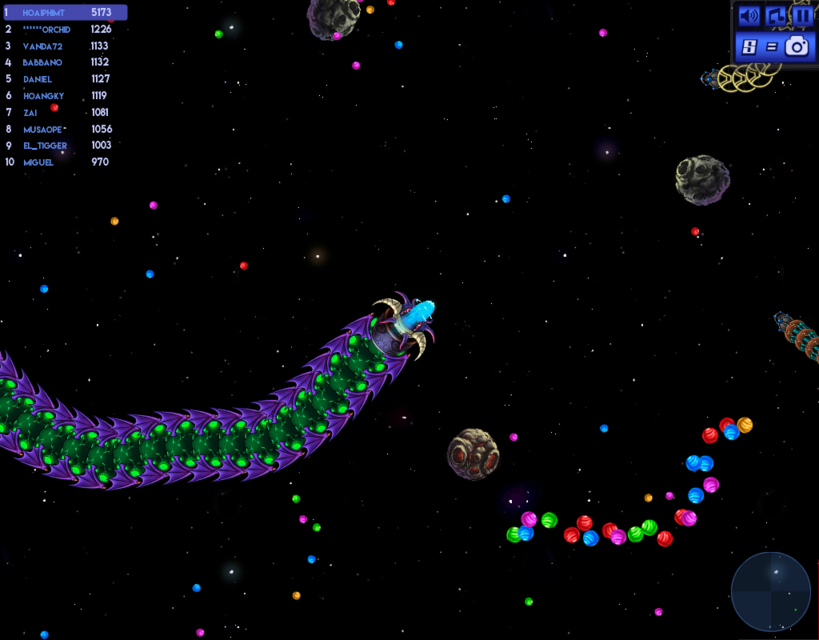This screenshot has width=819, height=640.
Task: Take a screenshot with the camera button
Action: pyautogui.click(x=796, y=46)
